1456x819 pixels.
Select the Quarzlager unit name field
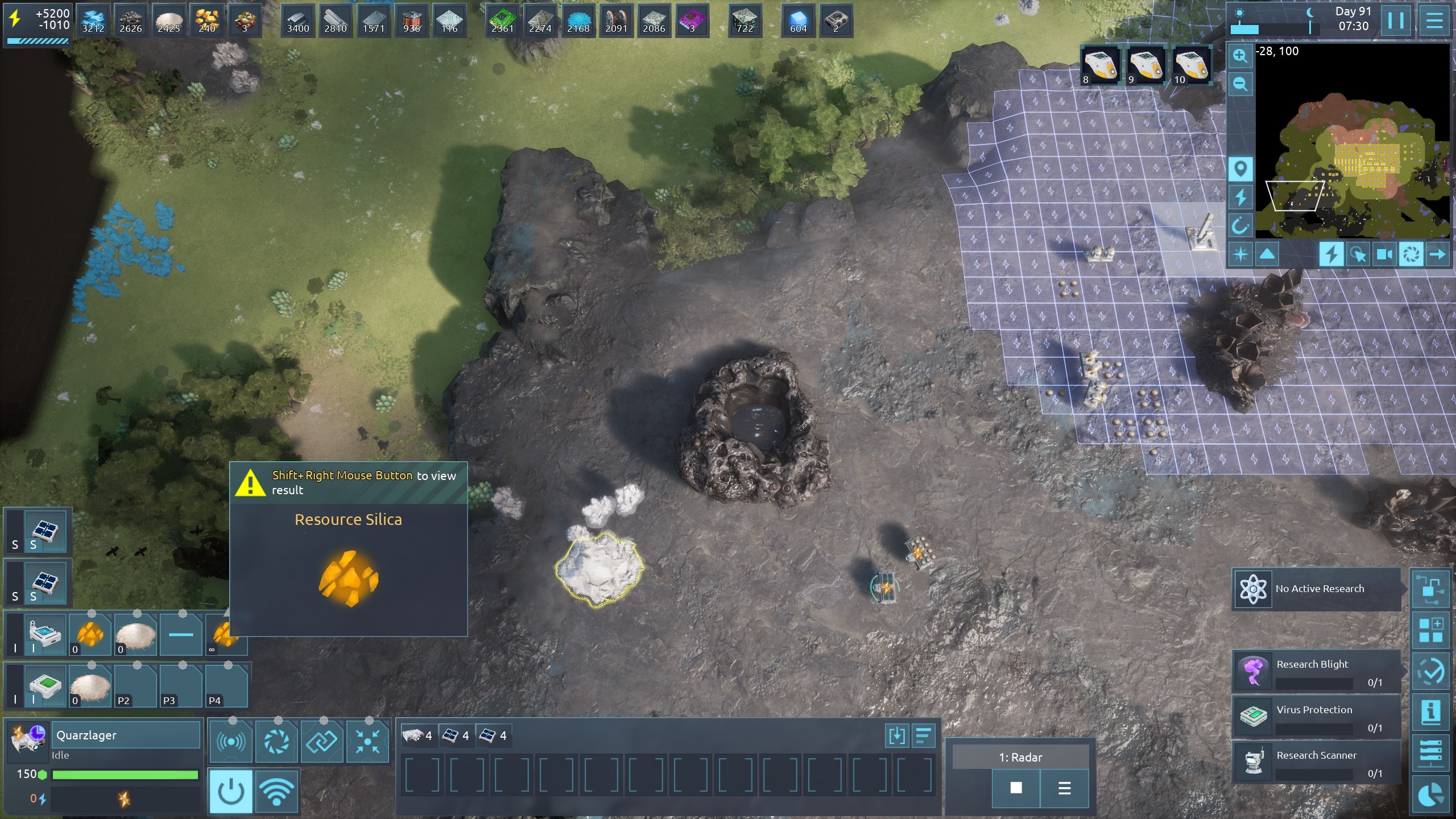[126, 735]
